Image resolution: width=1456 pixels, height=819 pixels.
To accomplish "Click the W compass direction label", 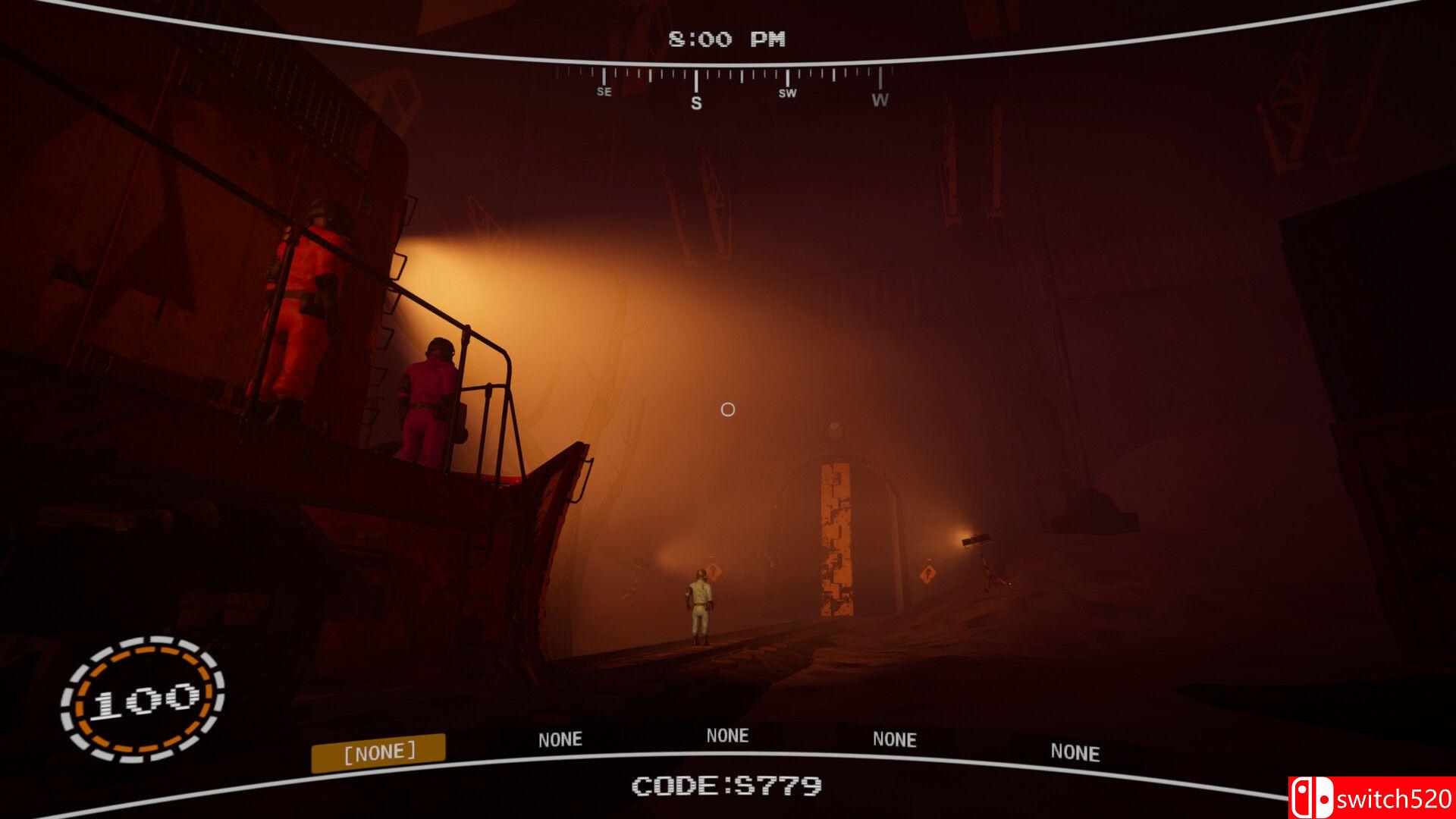I will click(x=880, y=99).
